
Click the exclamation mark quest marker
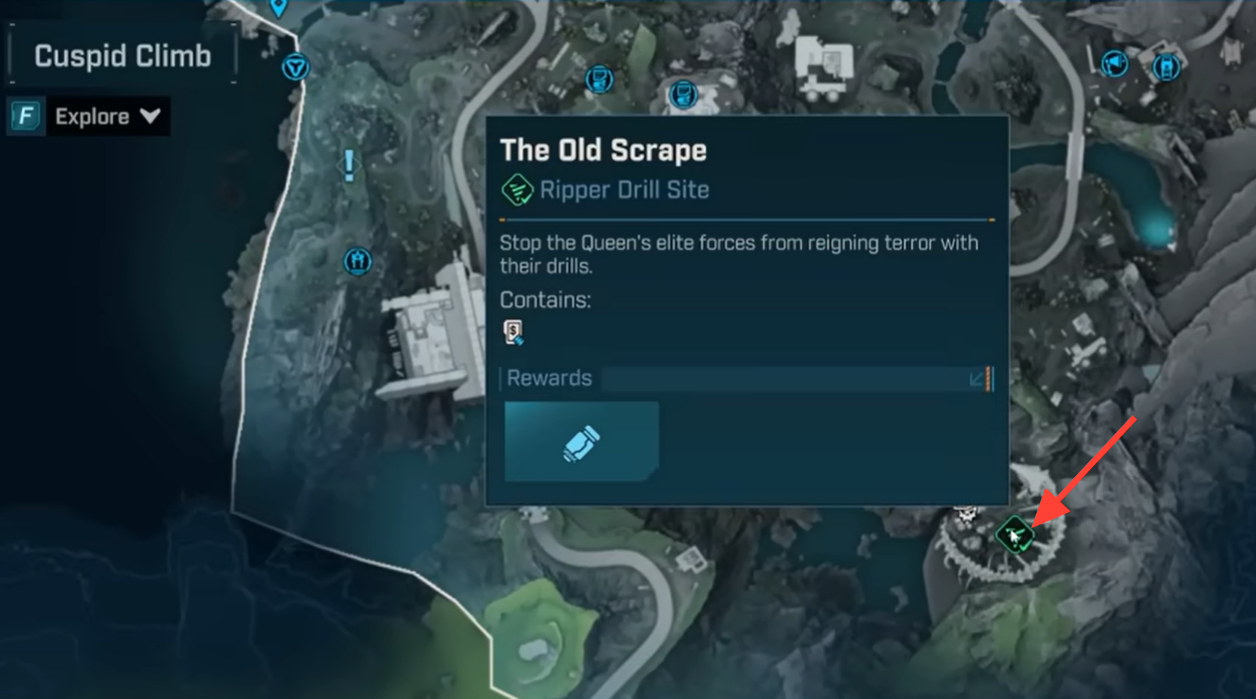click(x=349, y=165)
